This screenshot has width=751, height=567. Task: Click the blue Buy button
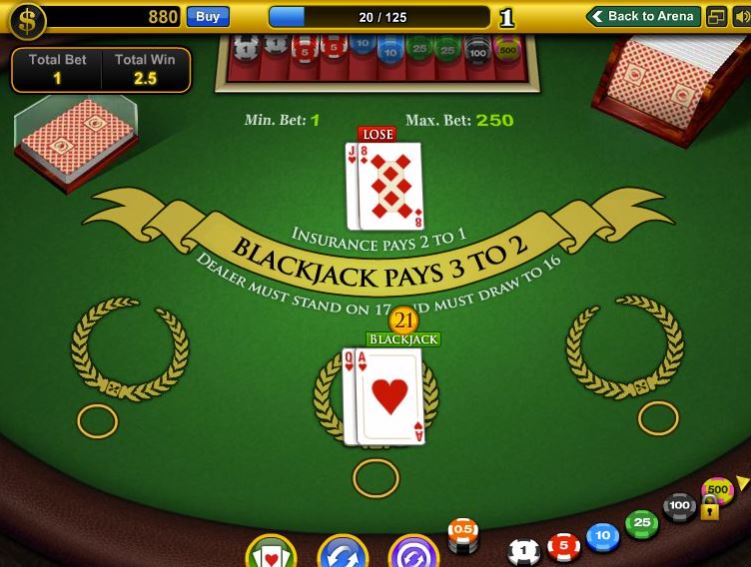(208, 16)
